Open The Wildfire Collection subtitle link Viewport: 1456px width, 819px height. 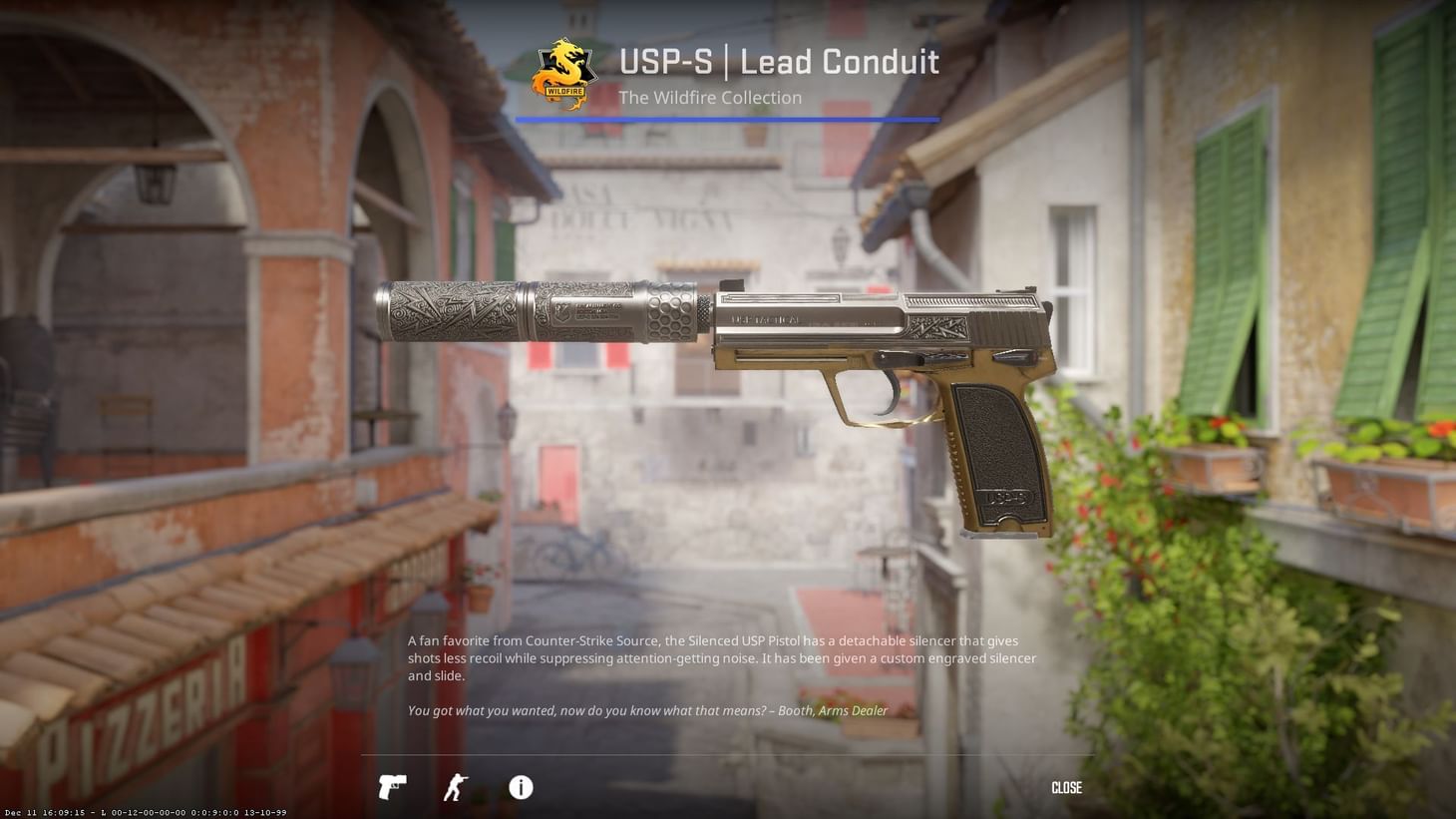tap(710, 97)
